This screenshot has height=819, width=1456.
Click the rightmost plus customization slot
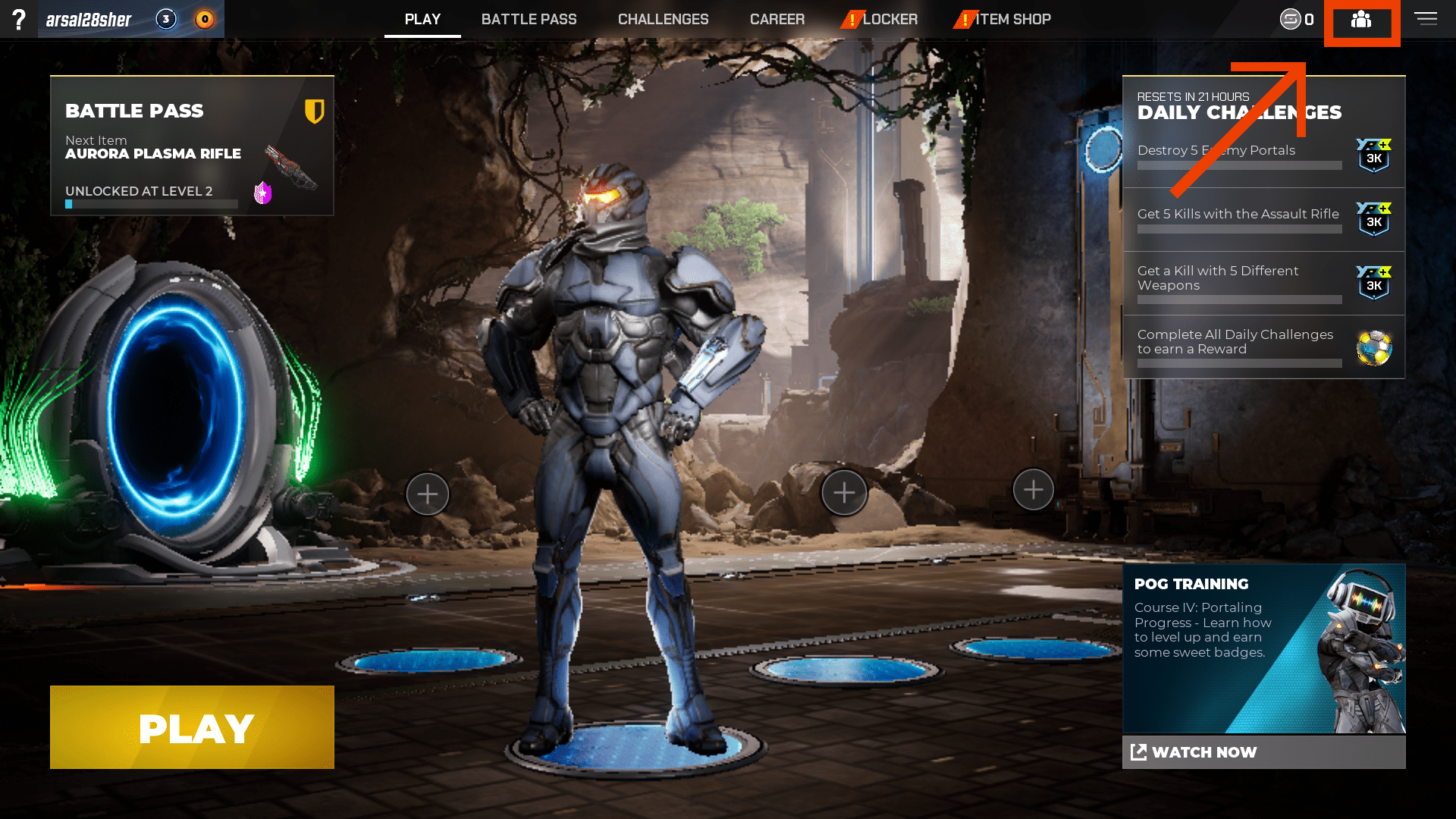click(1033, 489)
